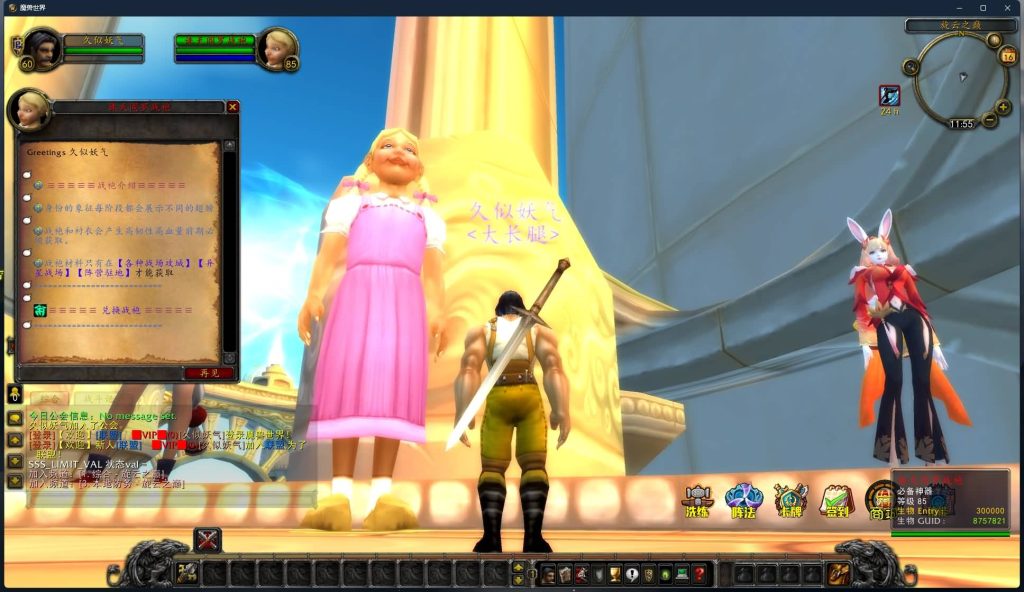This screenshot has height=592, width=1024.
Task: Click the 再见 goodbye button
Action: tap(209, 373)
